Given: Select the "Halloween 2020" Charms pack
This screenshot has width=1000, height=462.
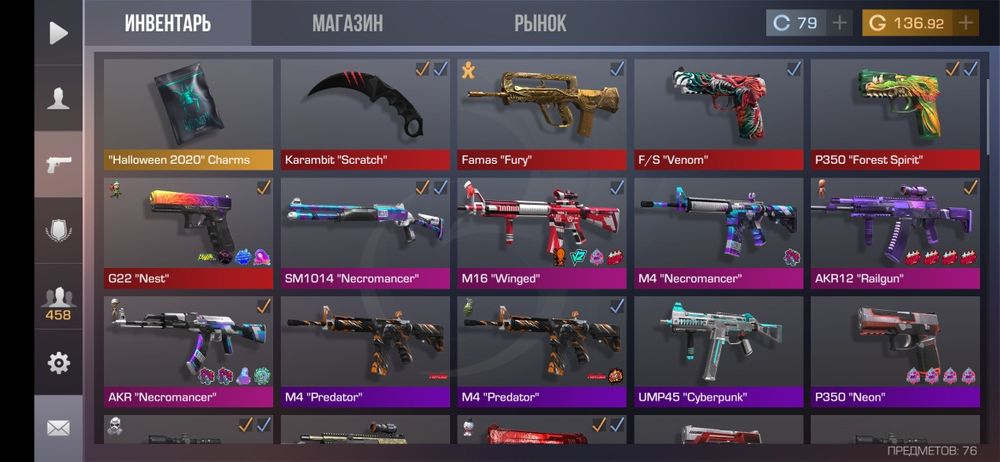Looking at the screenshot, I should (x=189, y=113).
